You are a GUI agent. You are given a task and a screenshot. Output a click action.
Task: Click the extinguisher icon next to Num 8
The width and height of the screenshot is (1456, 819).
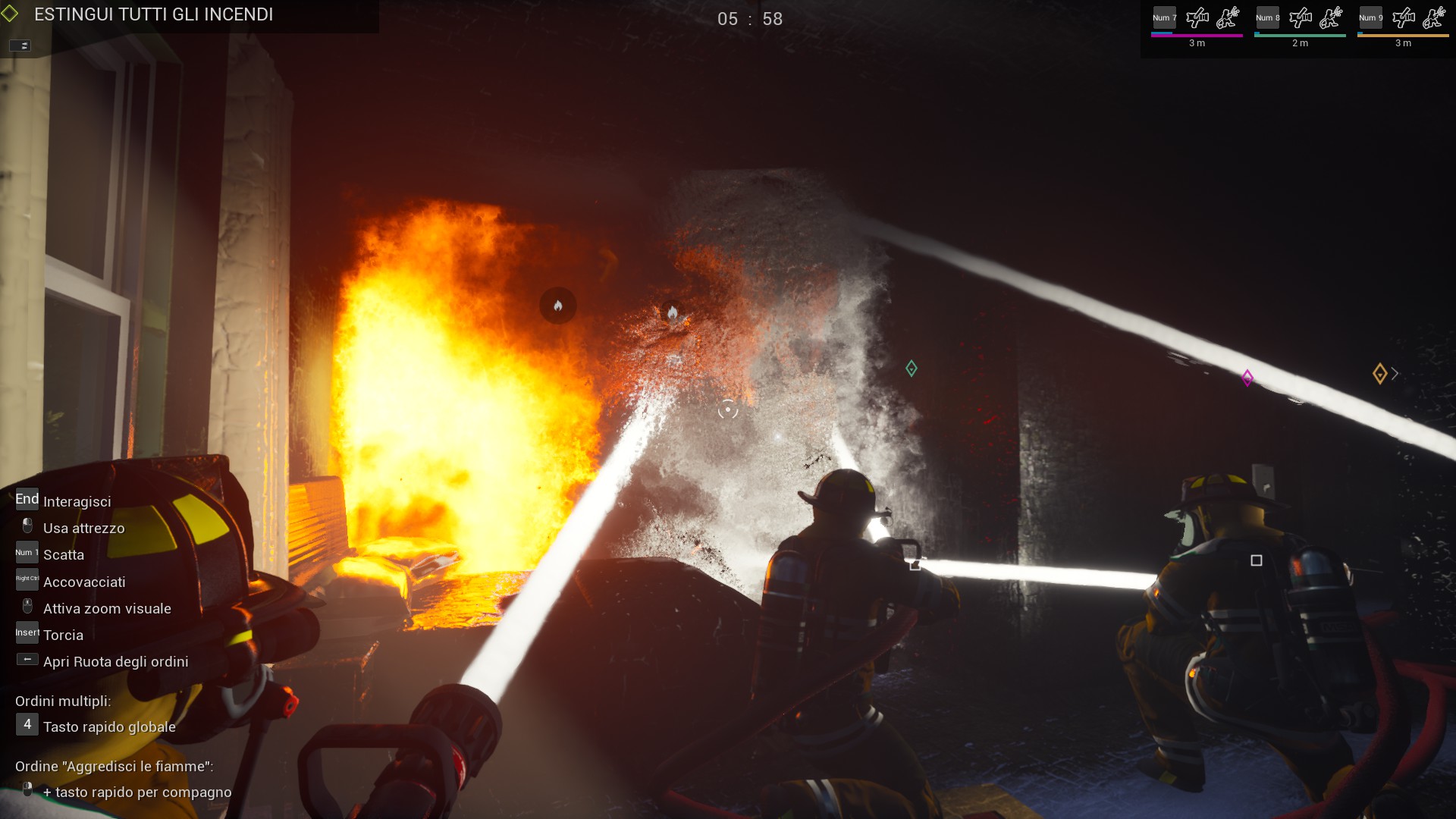click(x=1332, y=17)
